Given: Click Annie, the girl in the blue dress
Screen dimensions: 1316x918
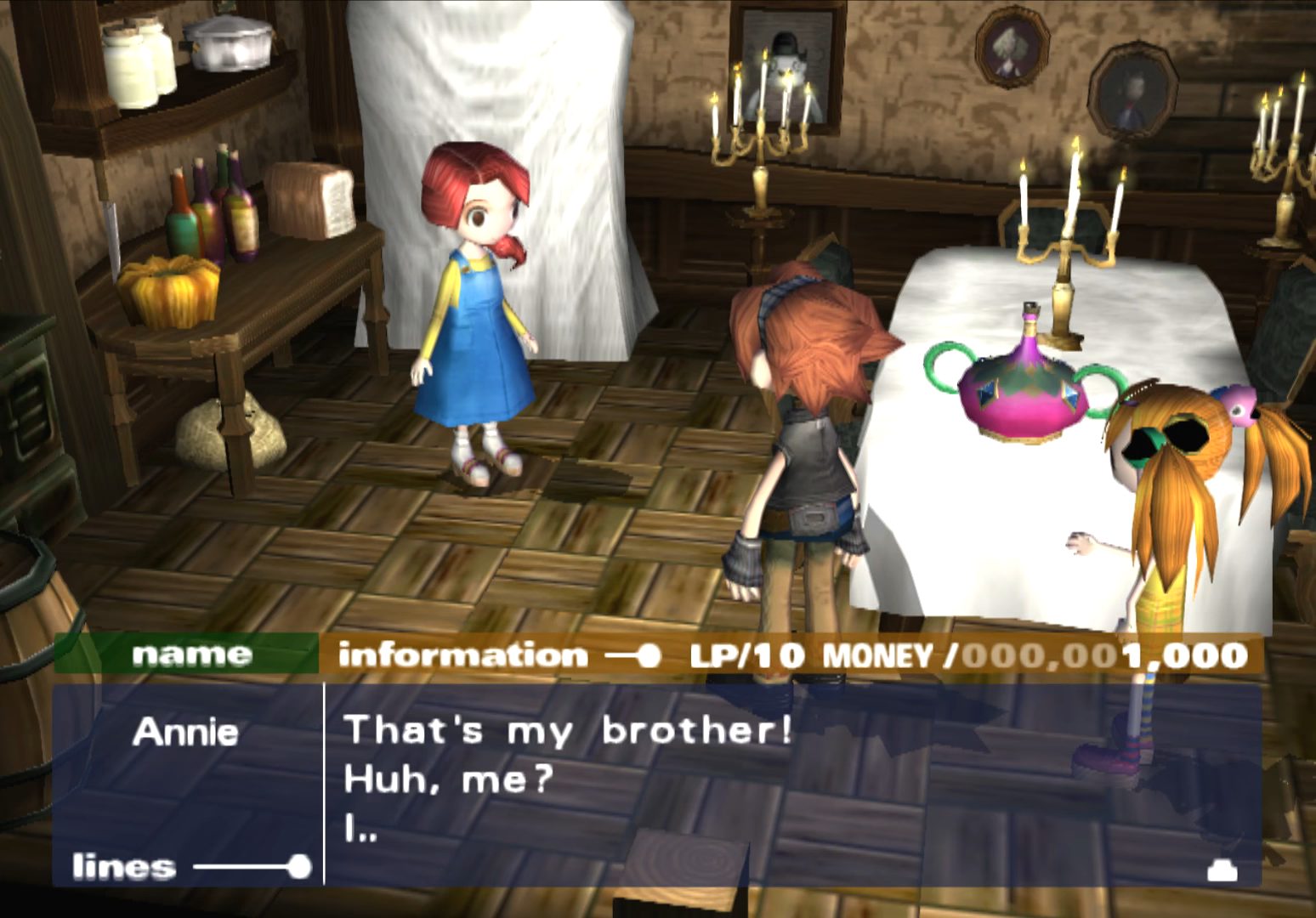Looking at the screenshot, I should [x=473, y=323].
